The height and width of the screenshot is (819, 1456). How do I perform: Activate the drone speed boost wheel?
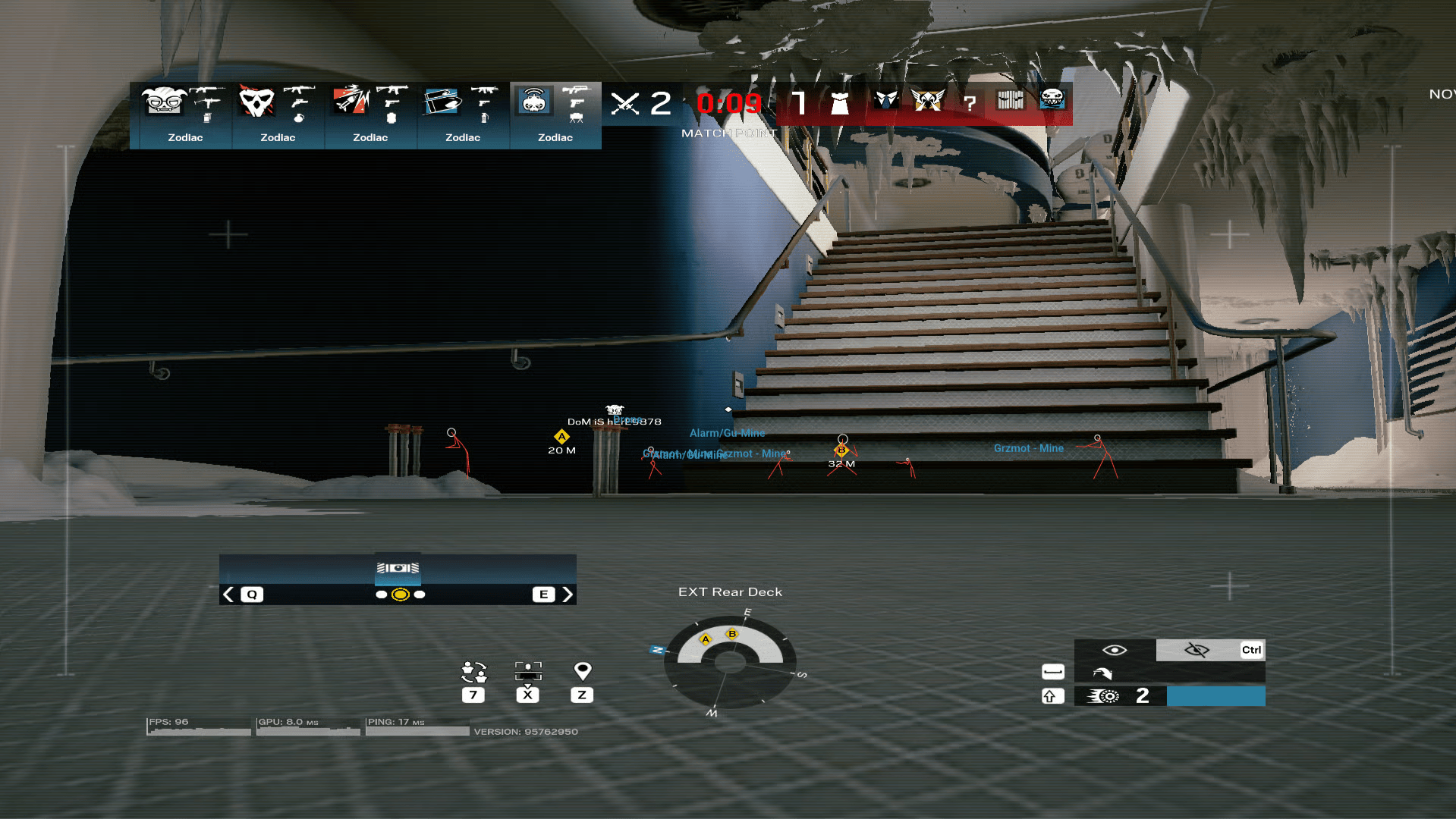[1104, 696]
